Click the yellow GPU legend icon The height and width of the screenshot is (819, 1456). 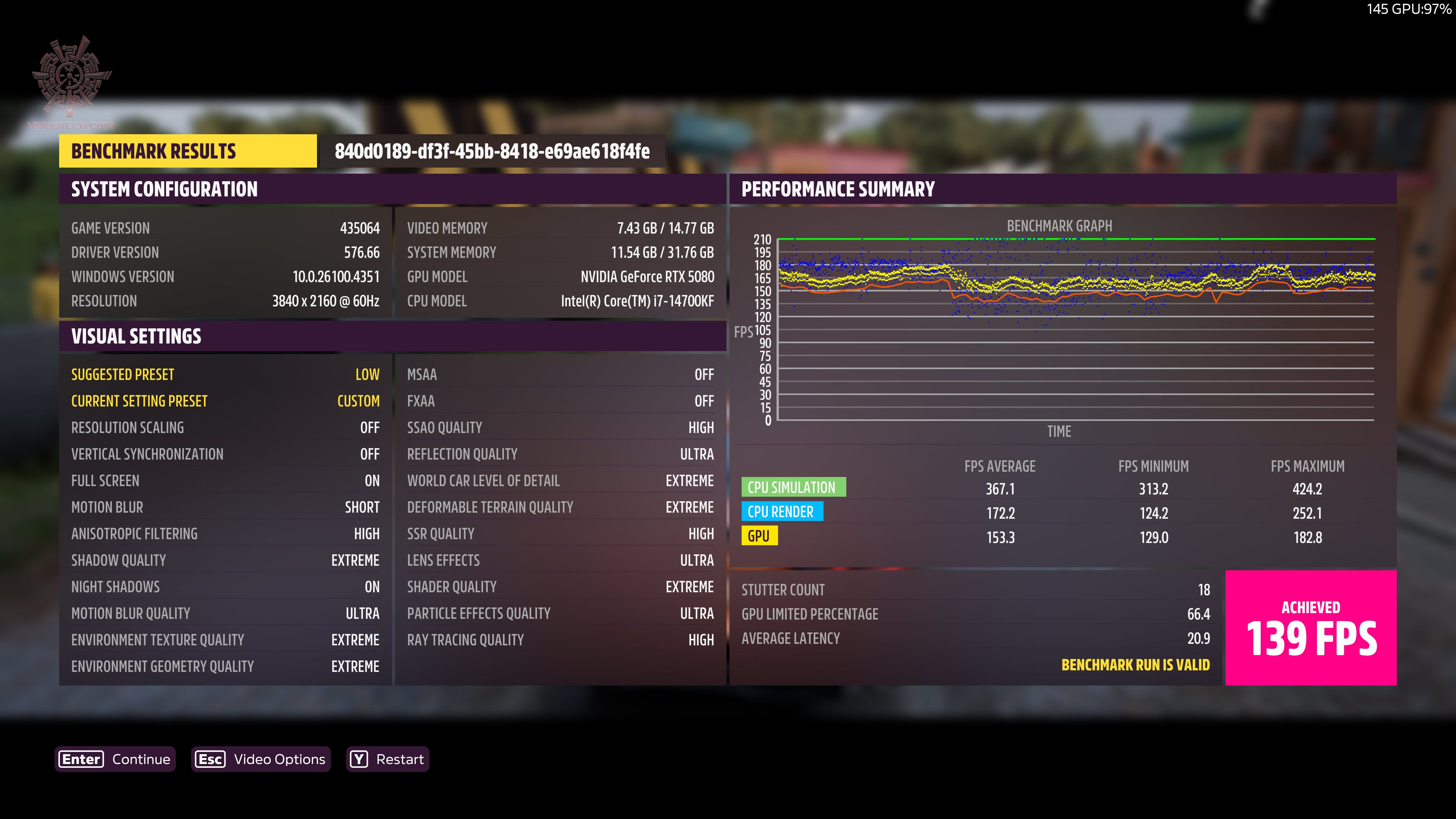[759, 536]
